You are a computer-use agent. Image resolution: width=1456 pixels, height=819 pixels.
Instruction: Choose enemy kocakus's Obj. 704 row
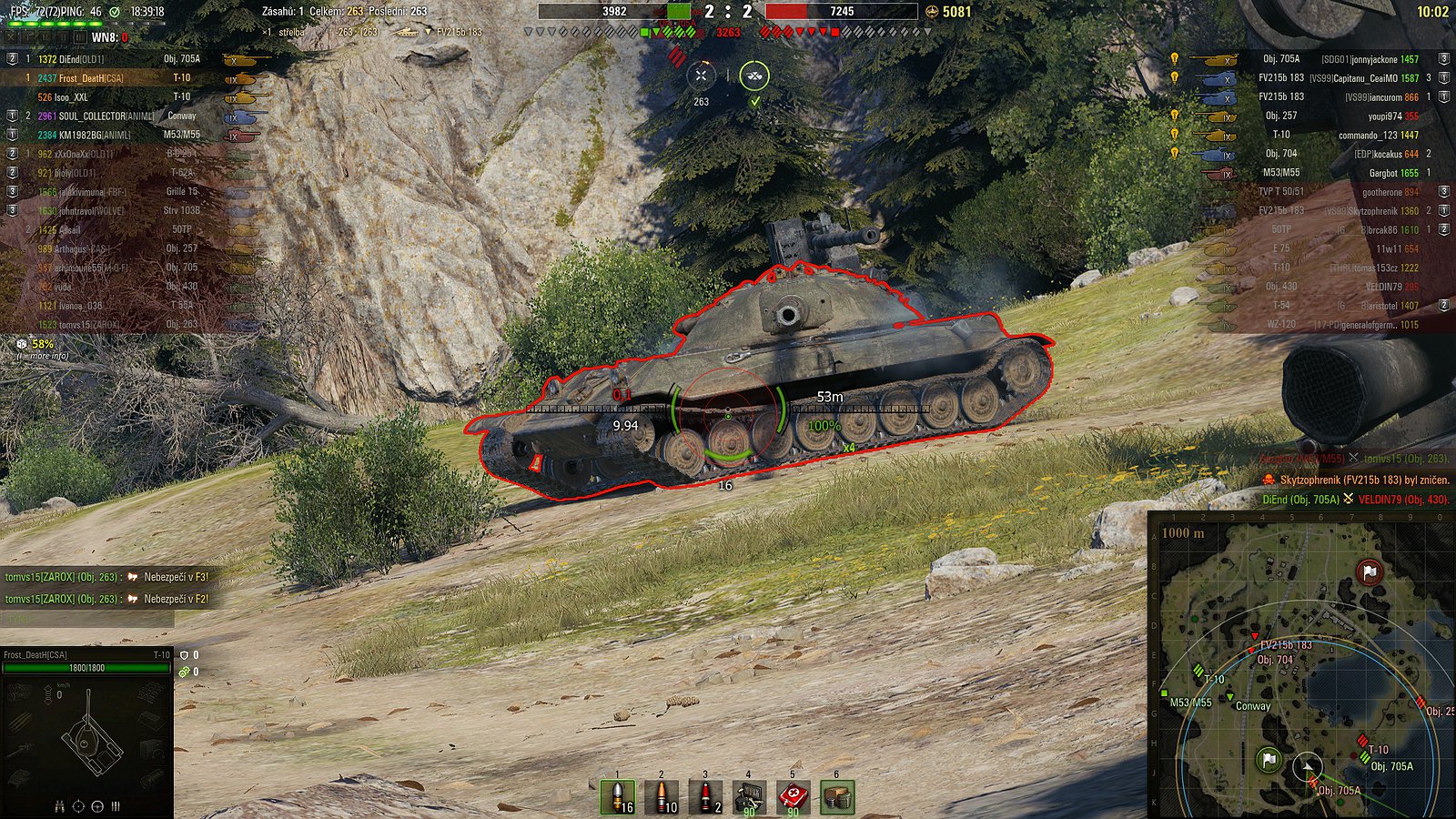(x=1338, y=154)
